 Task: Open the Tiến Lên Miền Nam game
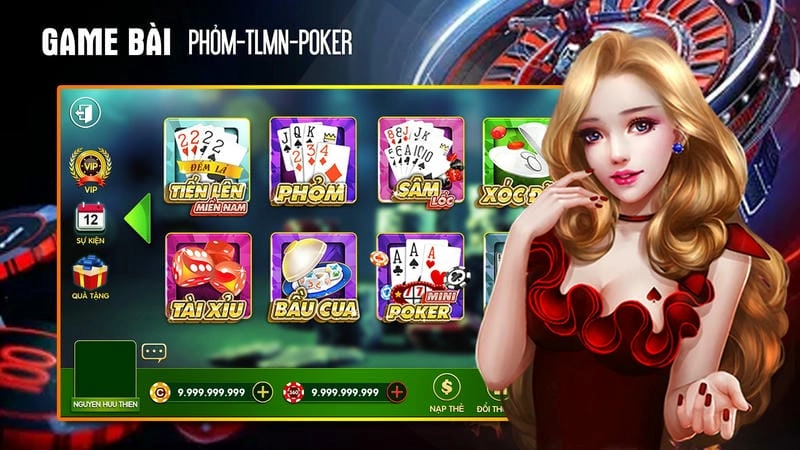[207, 163]
